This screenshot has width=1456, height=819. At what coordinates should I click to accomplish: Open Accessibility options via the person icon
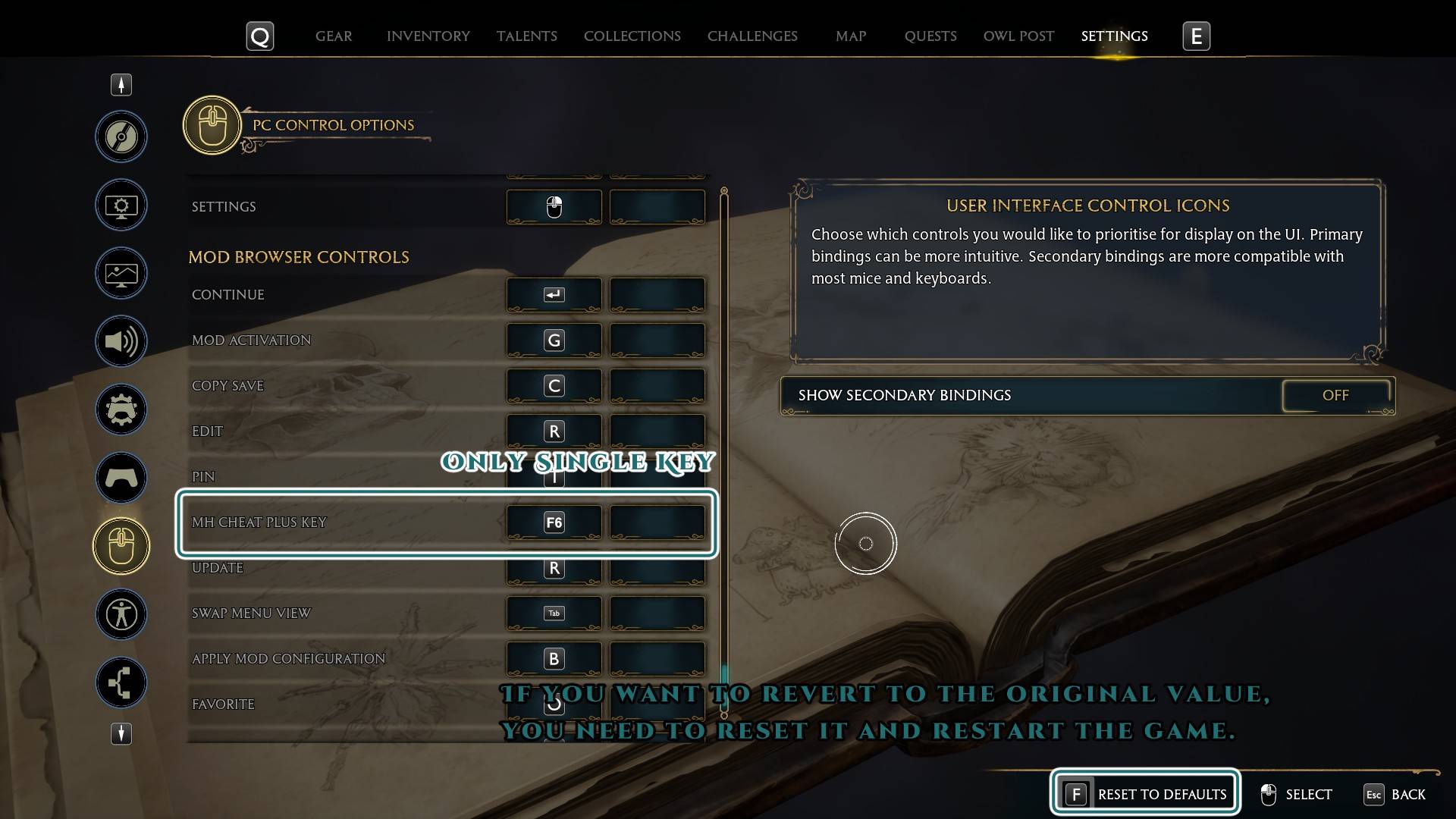[x=121, y=614]
